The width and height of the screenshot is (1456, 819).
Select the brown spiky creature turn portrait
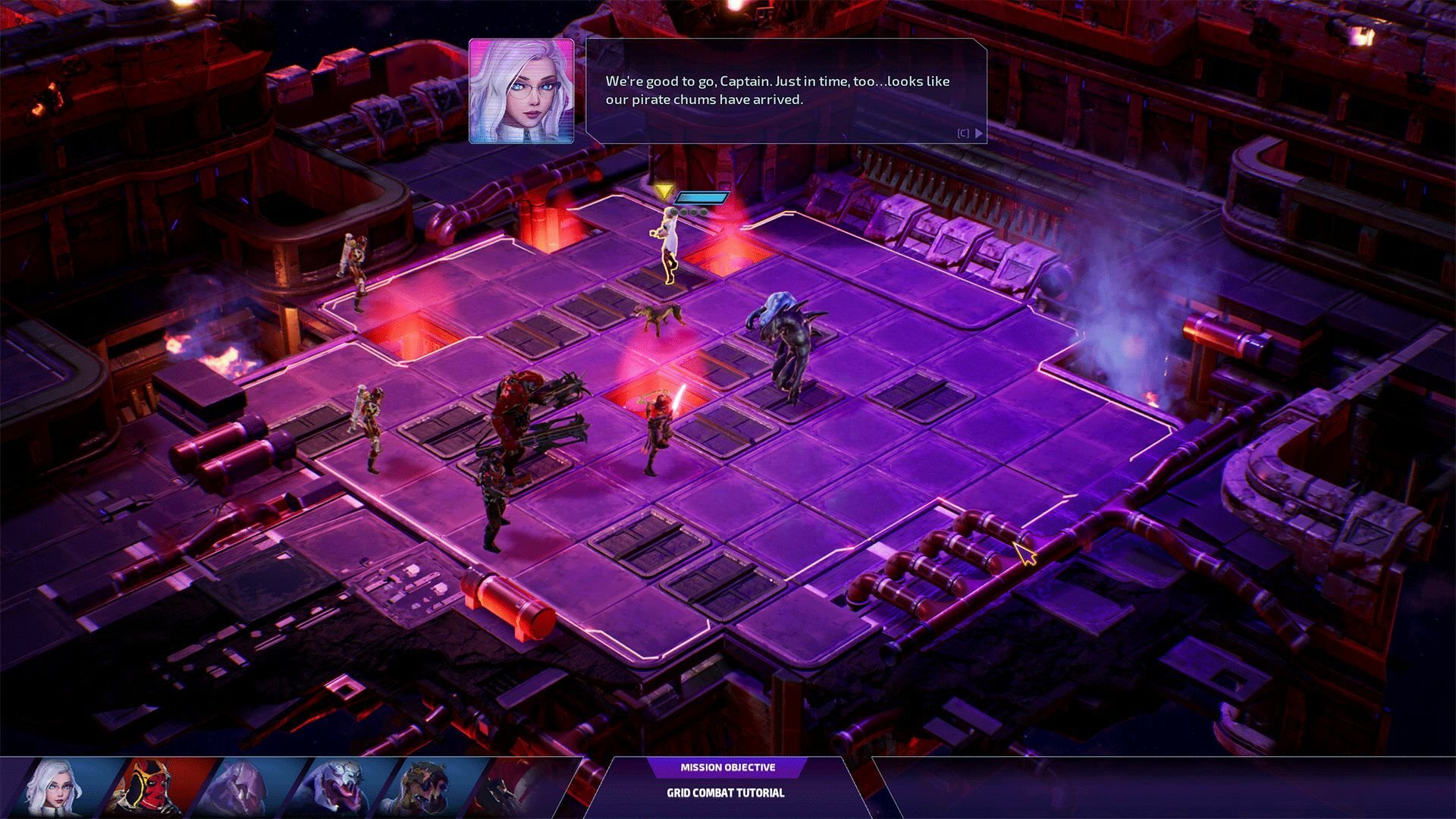click(432, 787)
